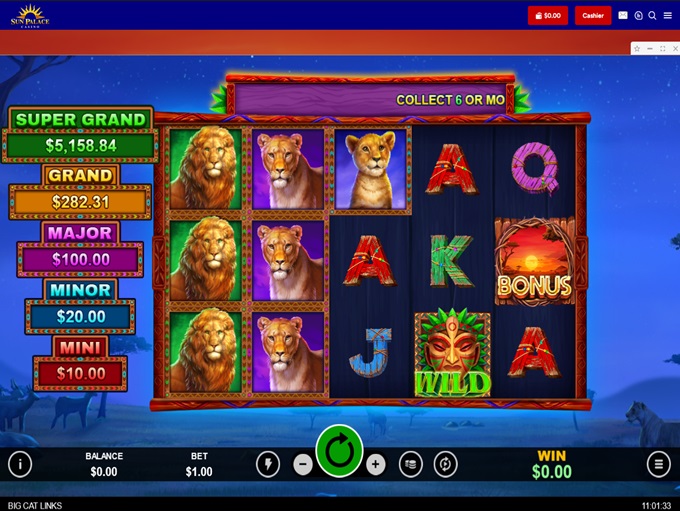The height and width of the screenshot is (511, 680).
Task: Open the game menu in the bottom bar
Action: [658, 464]
